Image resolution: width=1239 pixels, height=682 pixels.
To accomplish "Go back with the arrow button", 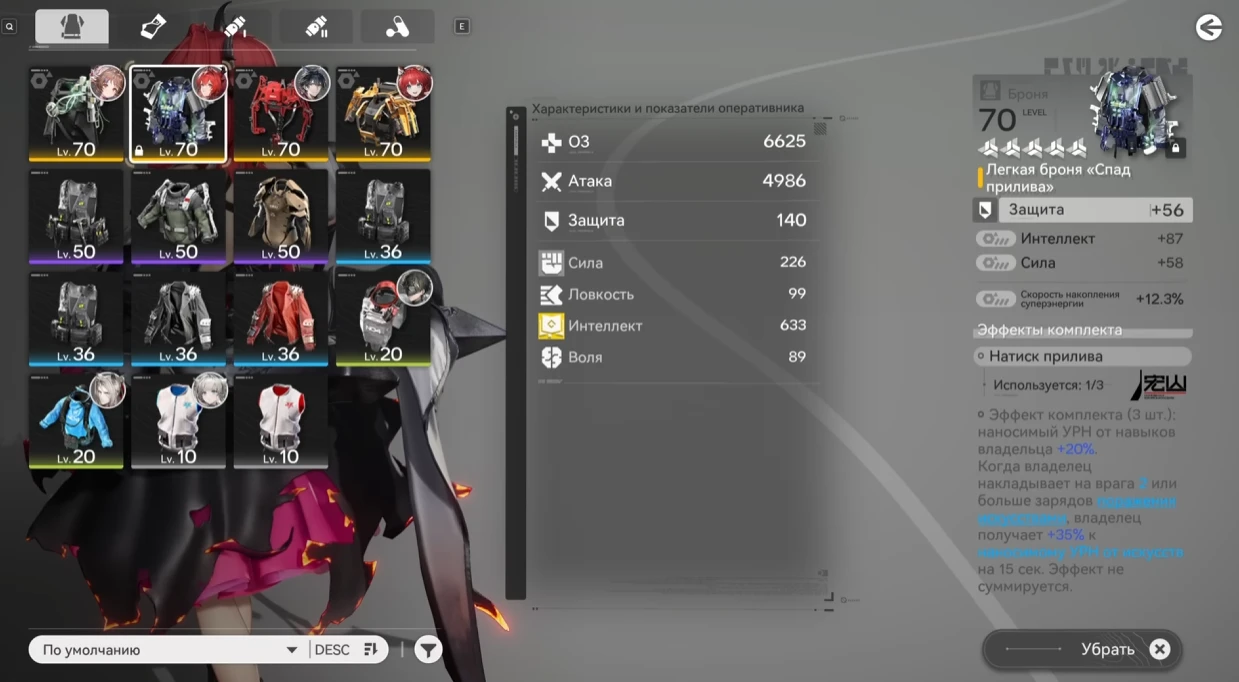I will tap(1209, 27).
